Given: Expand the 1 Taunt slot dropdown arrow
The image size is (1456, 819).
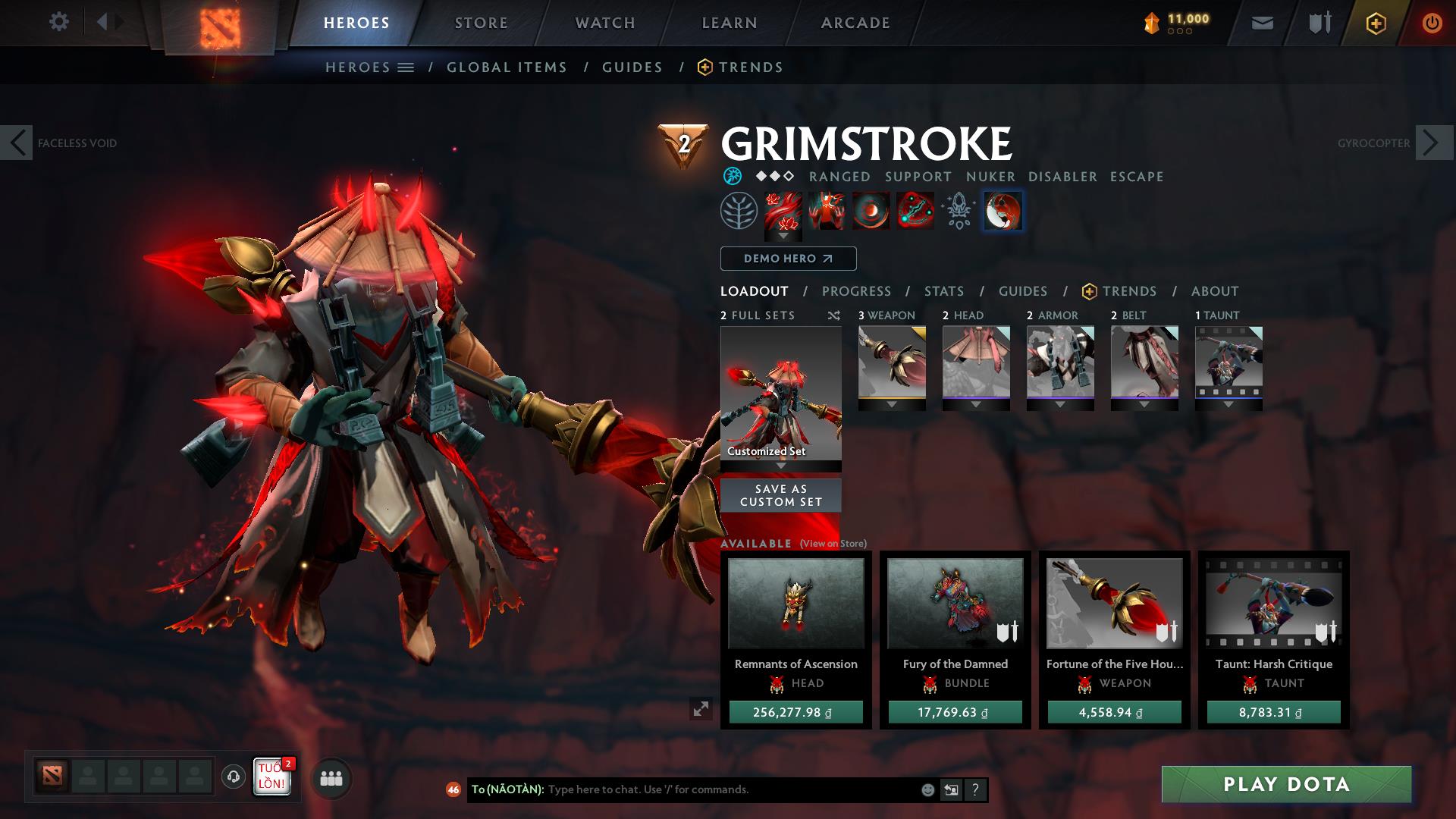Looking at the screenshot, I should (1228, 404).
